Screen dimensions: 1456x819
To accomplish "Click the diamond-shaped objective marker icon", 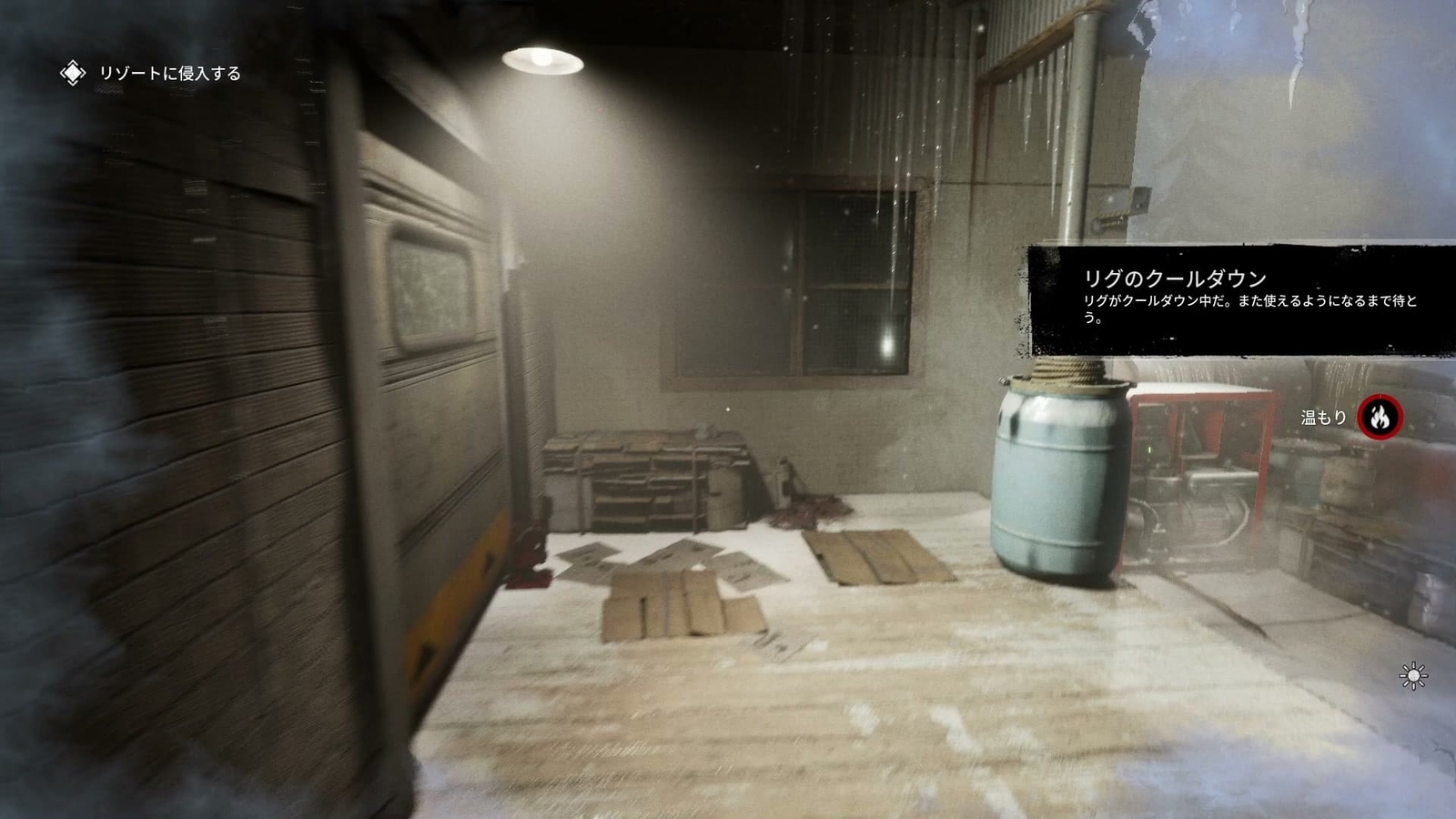I will pyautogui.click(x=71, y=71).
